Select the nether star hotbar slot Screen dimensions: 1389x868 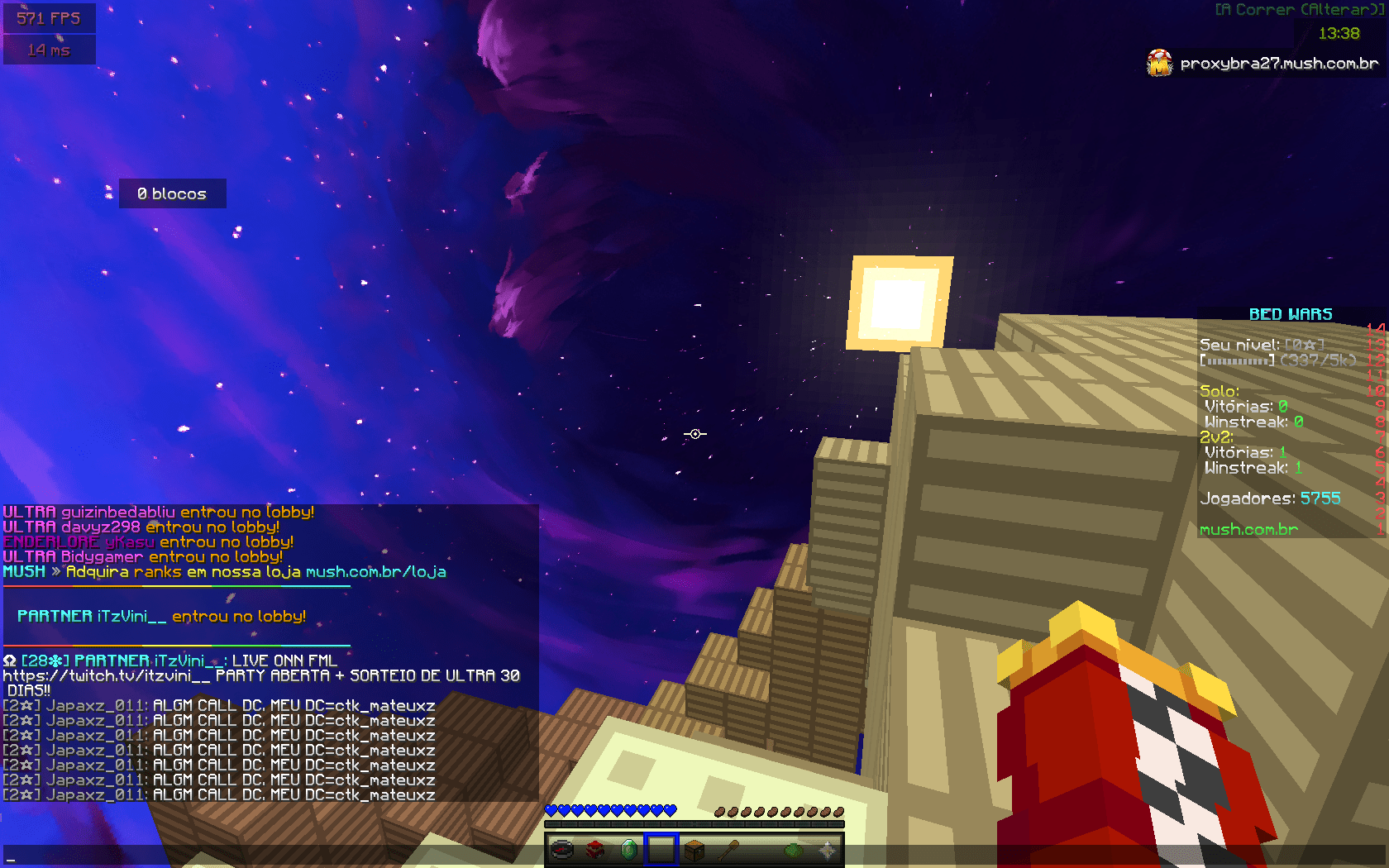tap(827, 849)
